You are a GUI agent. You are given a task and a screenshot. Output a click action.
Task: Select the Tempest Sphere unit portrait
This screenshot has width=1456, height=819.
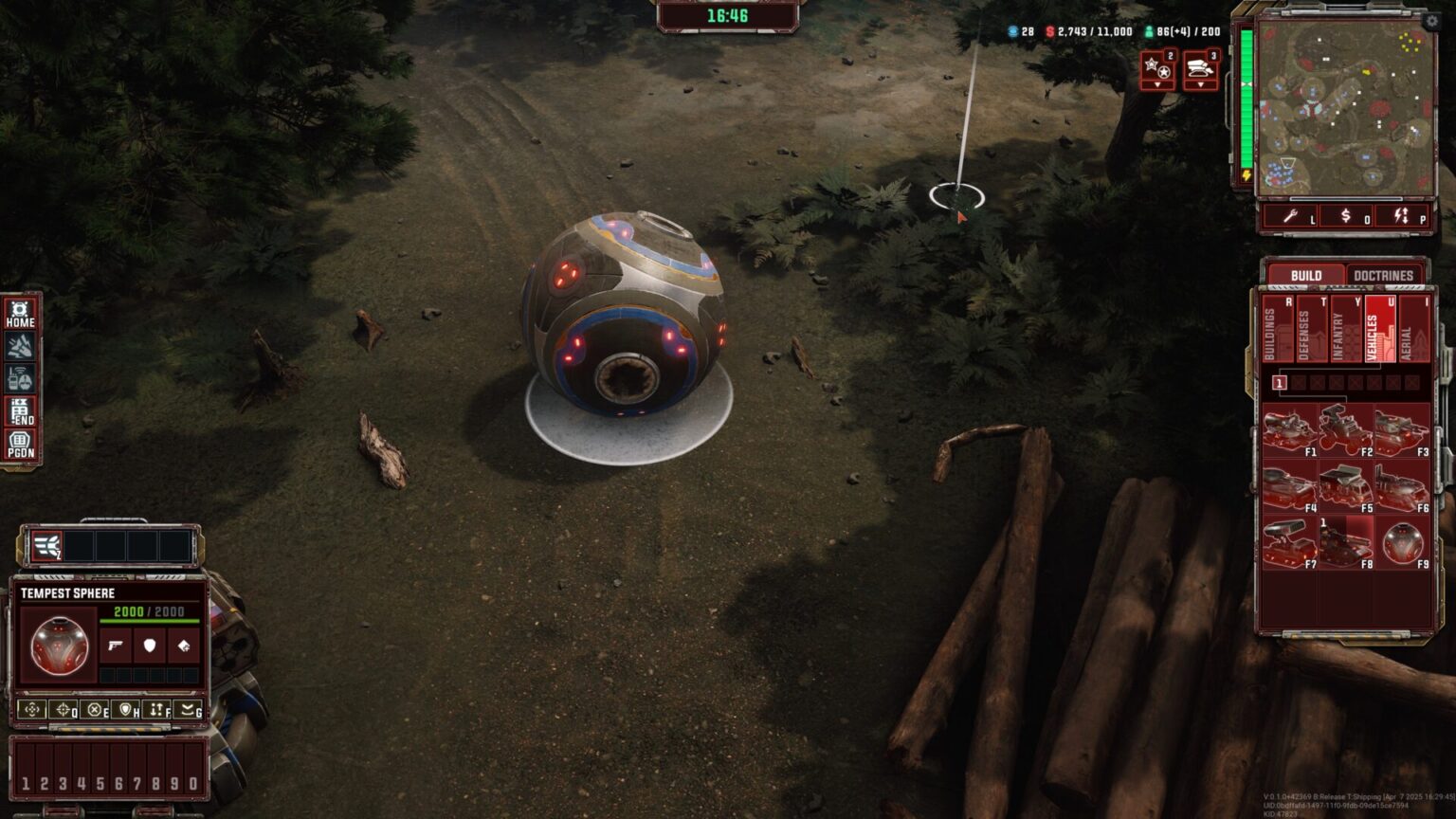coord(59,646)
